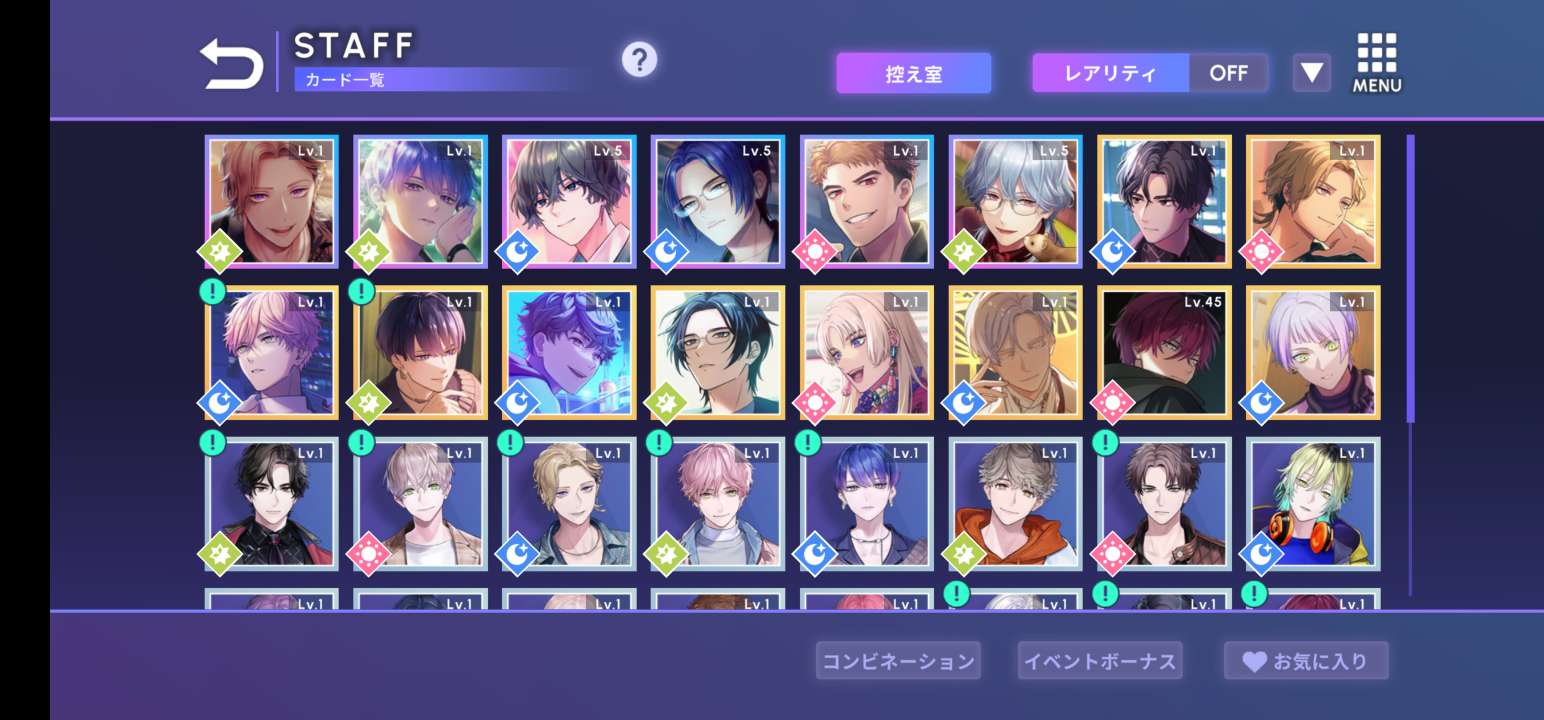
Task: Select the レアリティ sort option
Action: click(x=1110, y=74)
